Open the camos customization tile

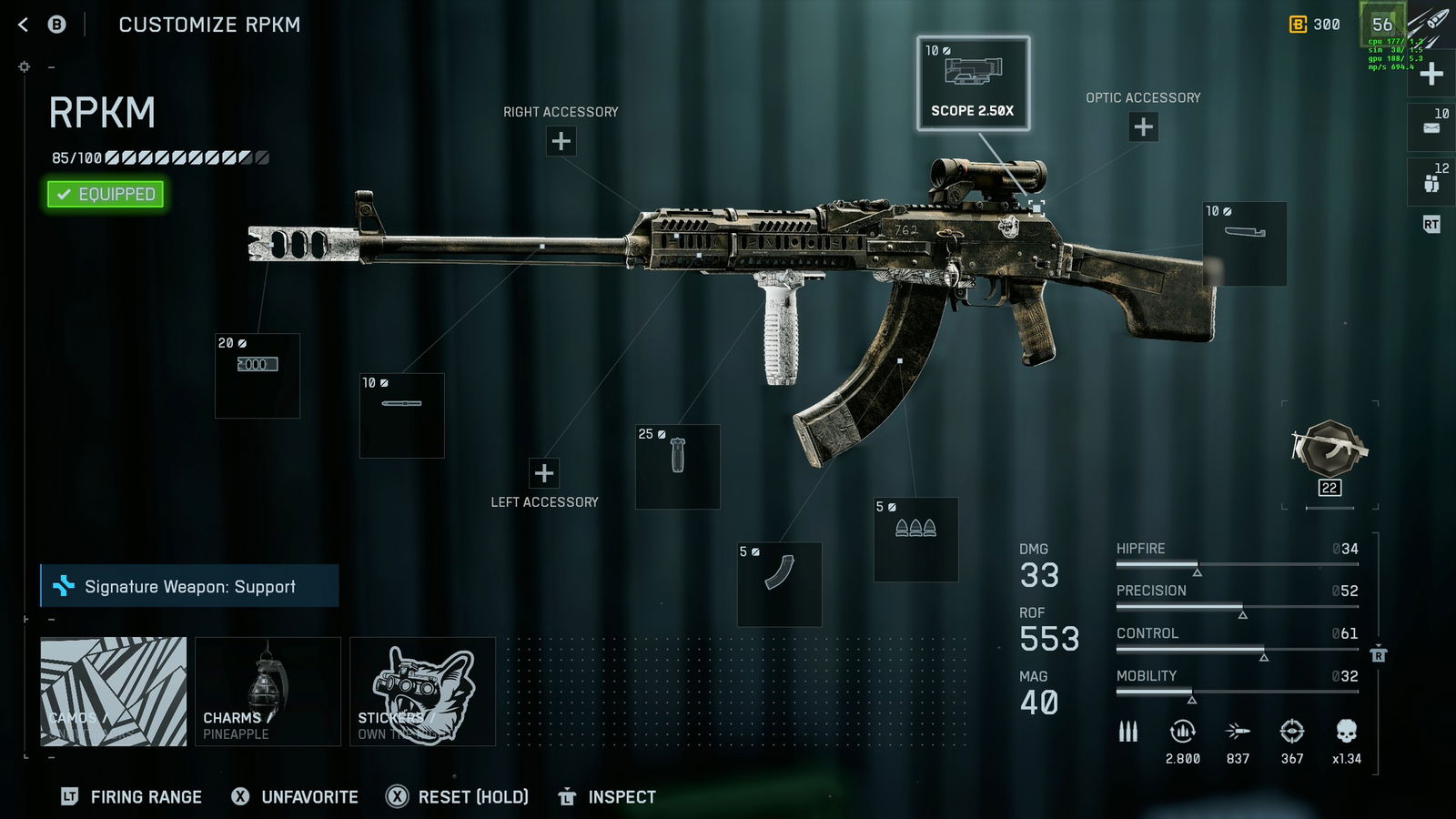(x=114, y=692)
